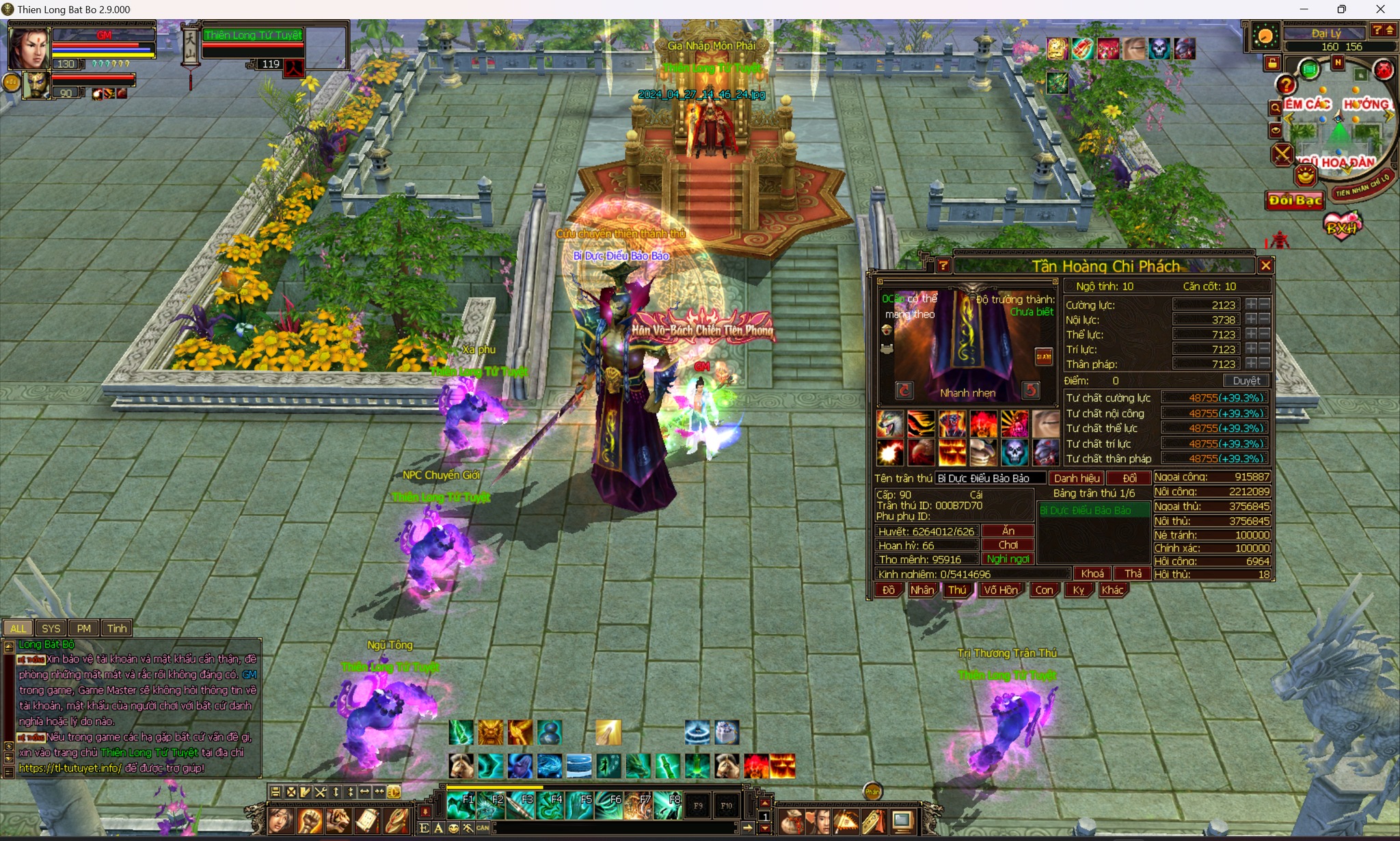1400x841 pixels.
Task: Switch to the Kỵ mount tab
Action: tap(1078, 590)
